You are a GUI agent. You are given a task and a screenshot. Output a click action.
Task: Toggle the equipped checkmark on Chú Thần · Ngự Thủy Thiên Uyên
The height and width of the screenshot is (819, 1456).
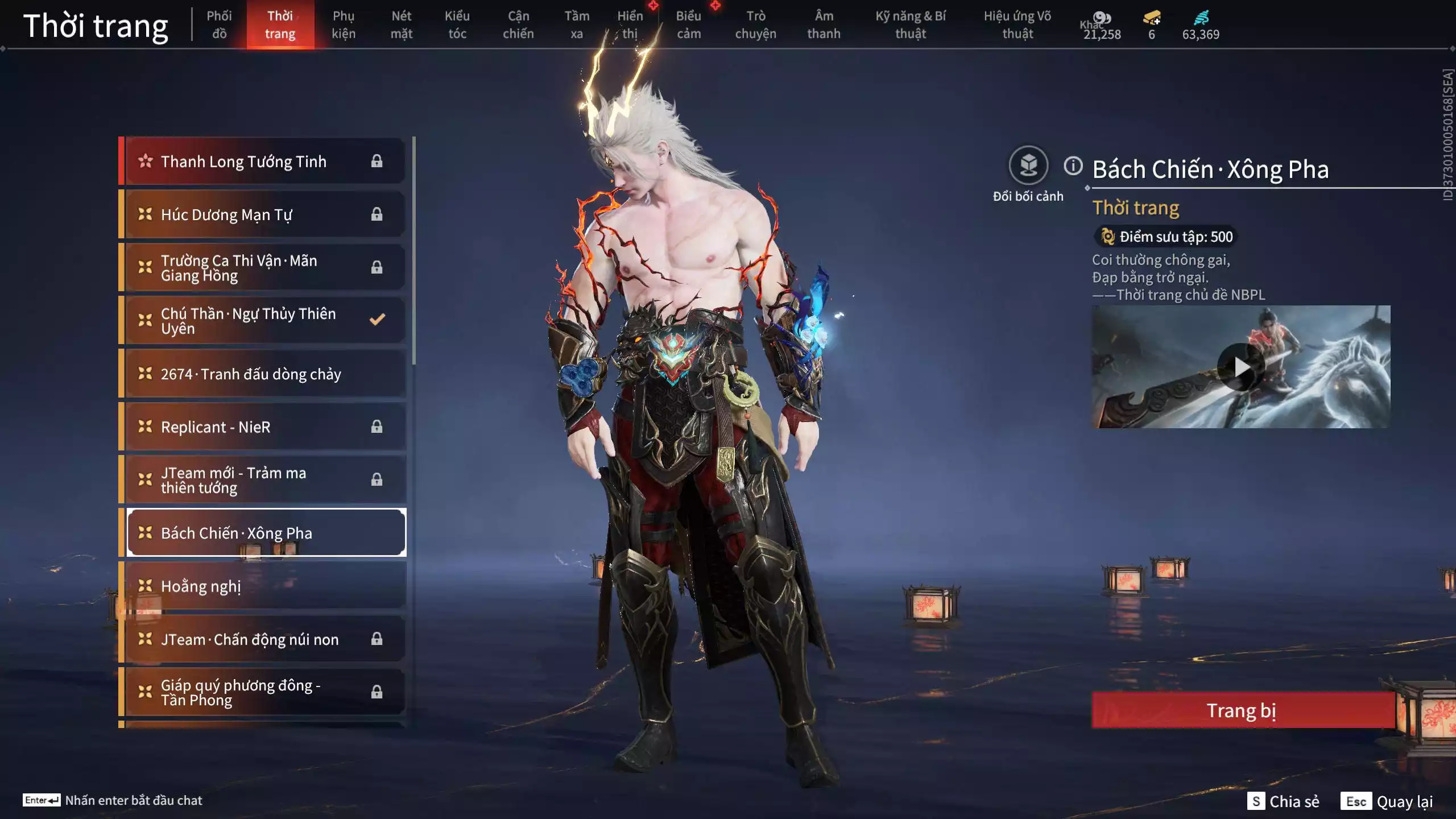point(377,320)
